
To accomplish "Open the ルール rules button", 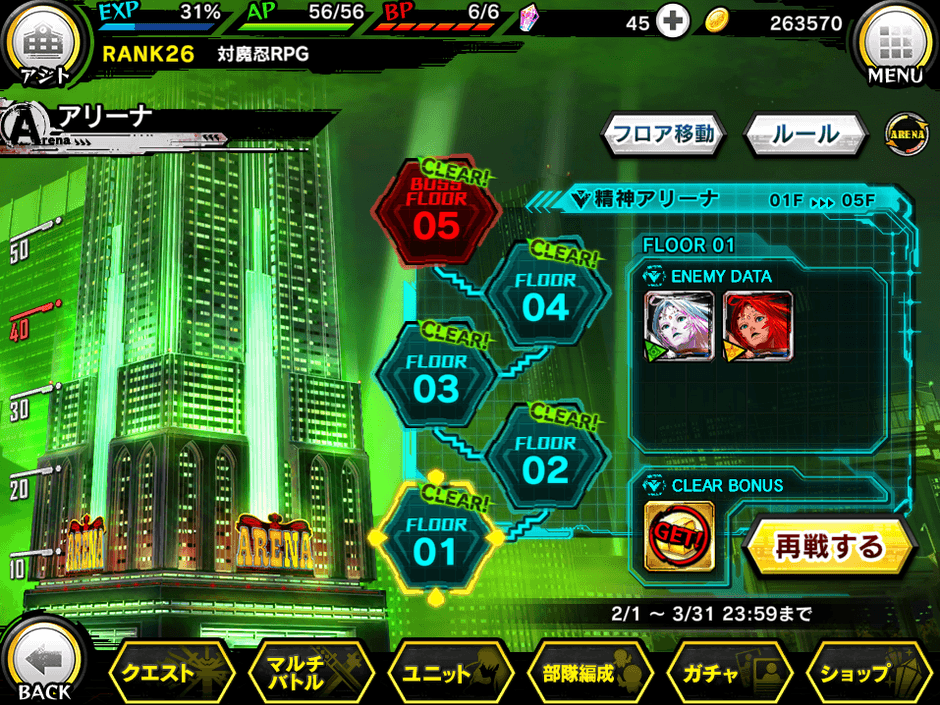I will (x=805, y=133).
